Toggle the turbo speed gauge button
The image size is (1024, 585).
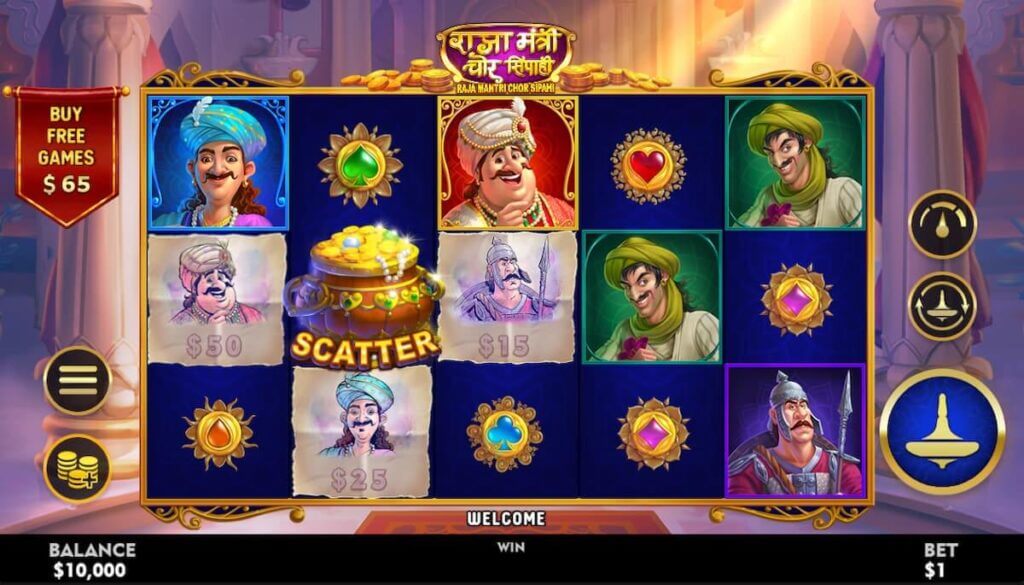(942, 224)
